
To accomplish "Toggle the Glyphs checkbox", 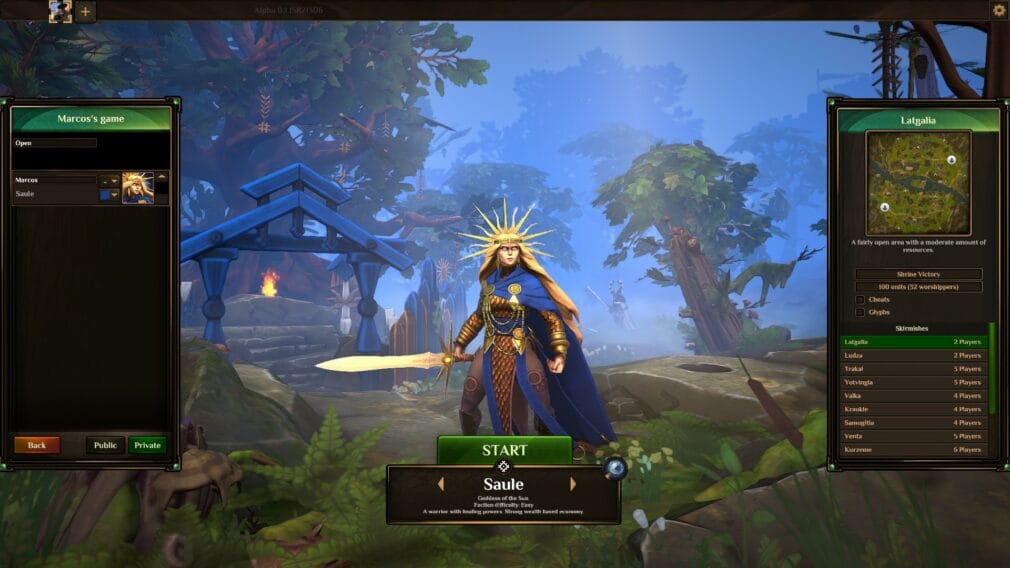I will [x=860, y=312].
